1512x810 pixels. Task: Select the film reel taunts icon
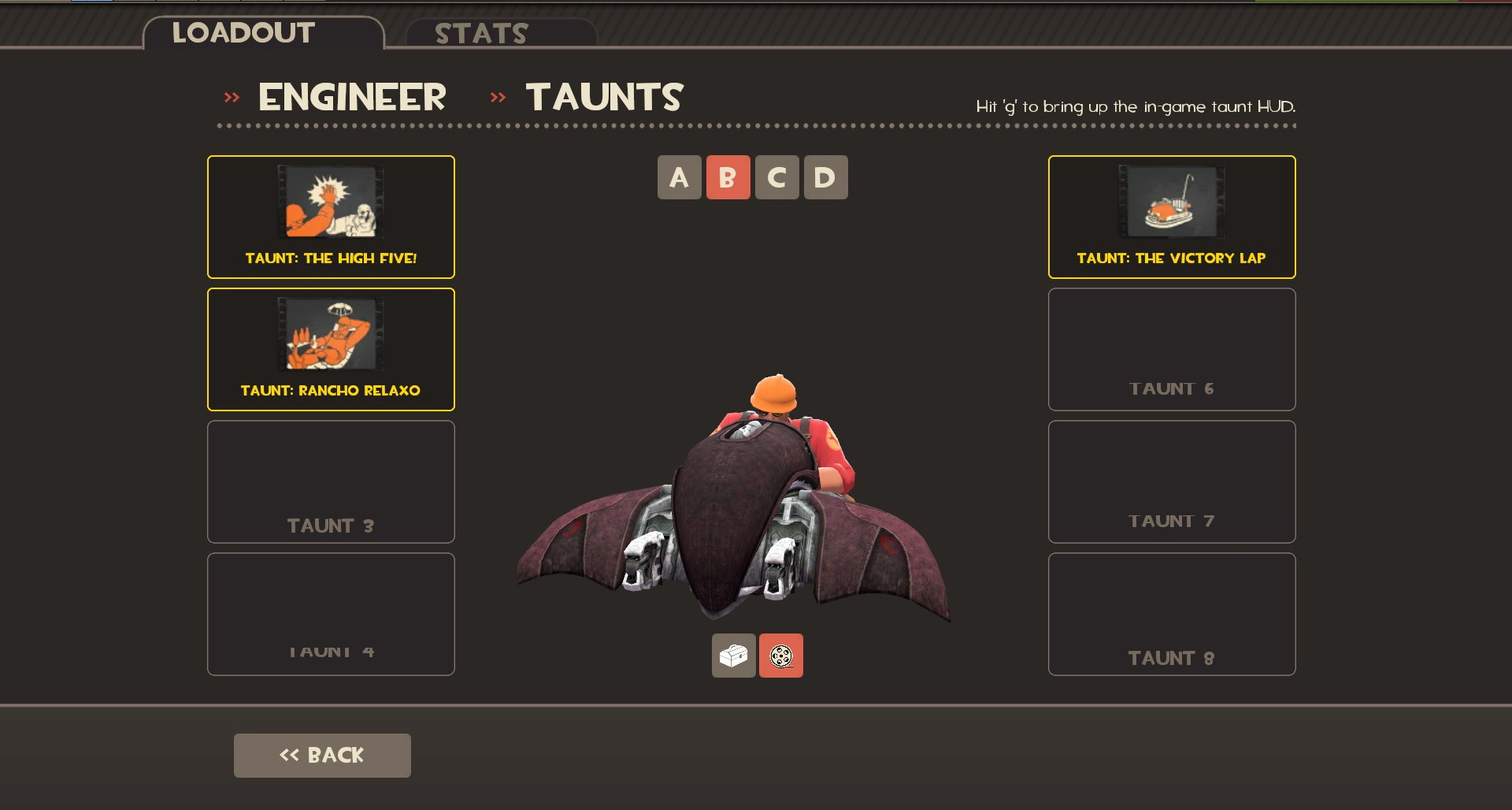click(780, 655)
